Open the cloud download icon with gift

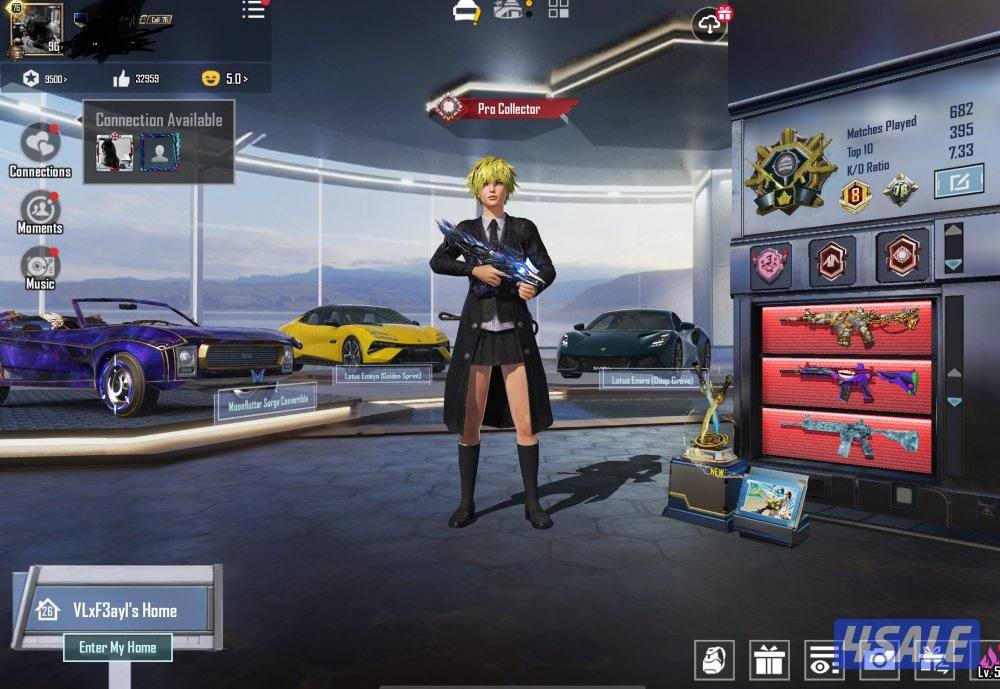(710, 24)
